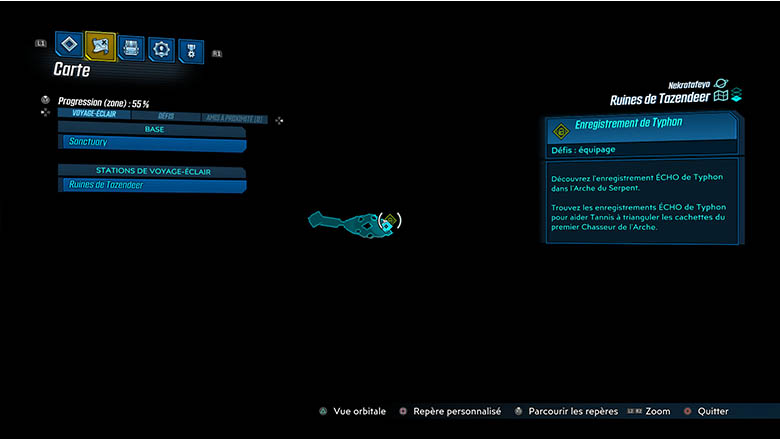
Task: Open the Amis à proximité tab
Action: coord(234,118)
